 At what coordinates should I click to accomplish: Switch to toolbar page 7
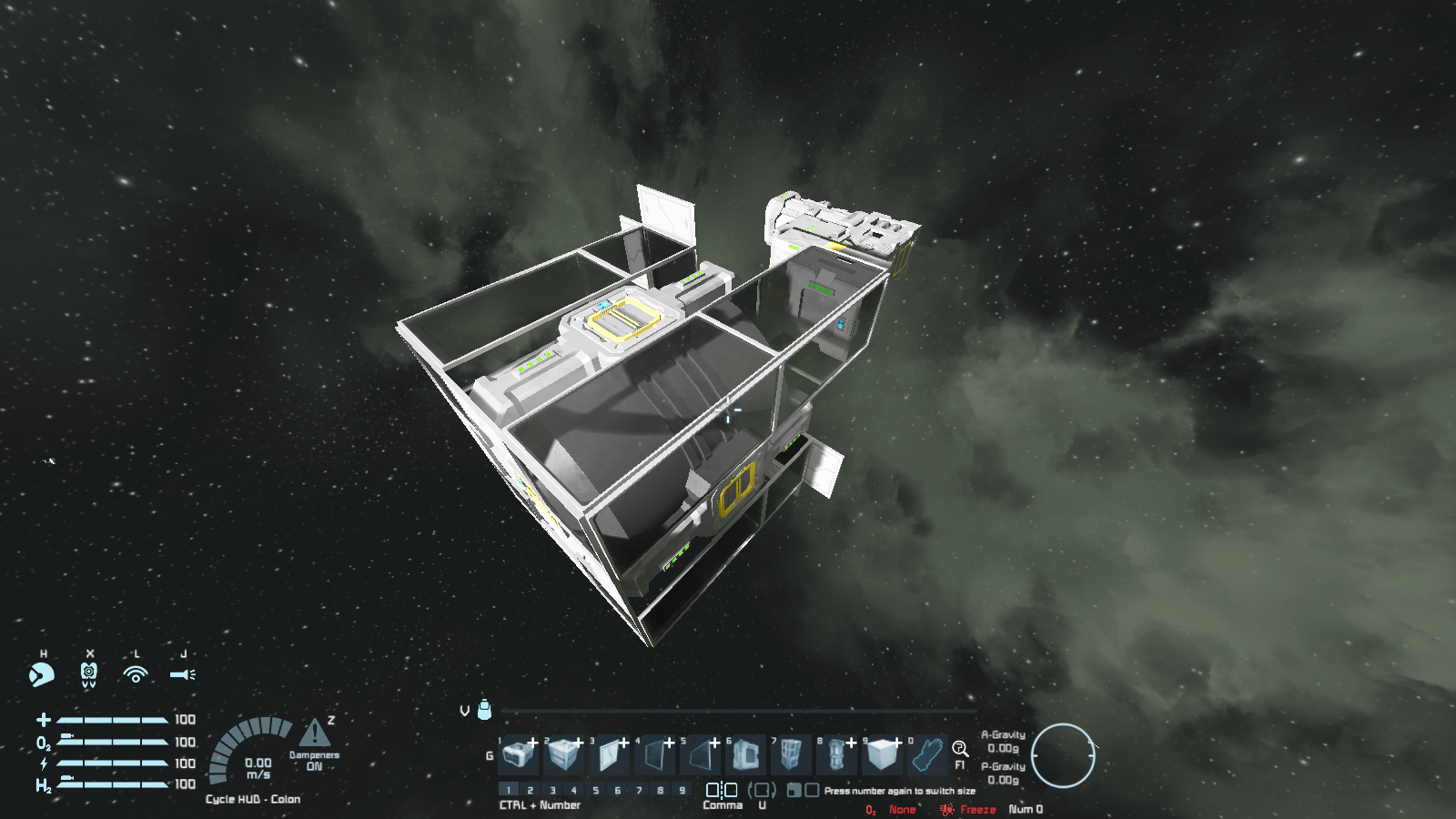point(639,790)
